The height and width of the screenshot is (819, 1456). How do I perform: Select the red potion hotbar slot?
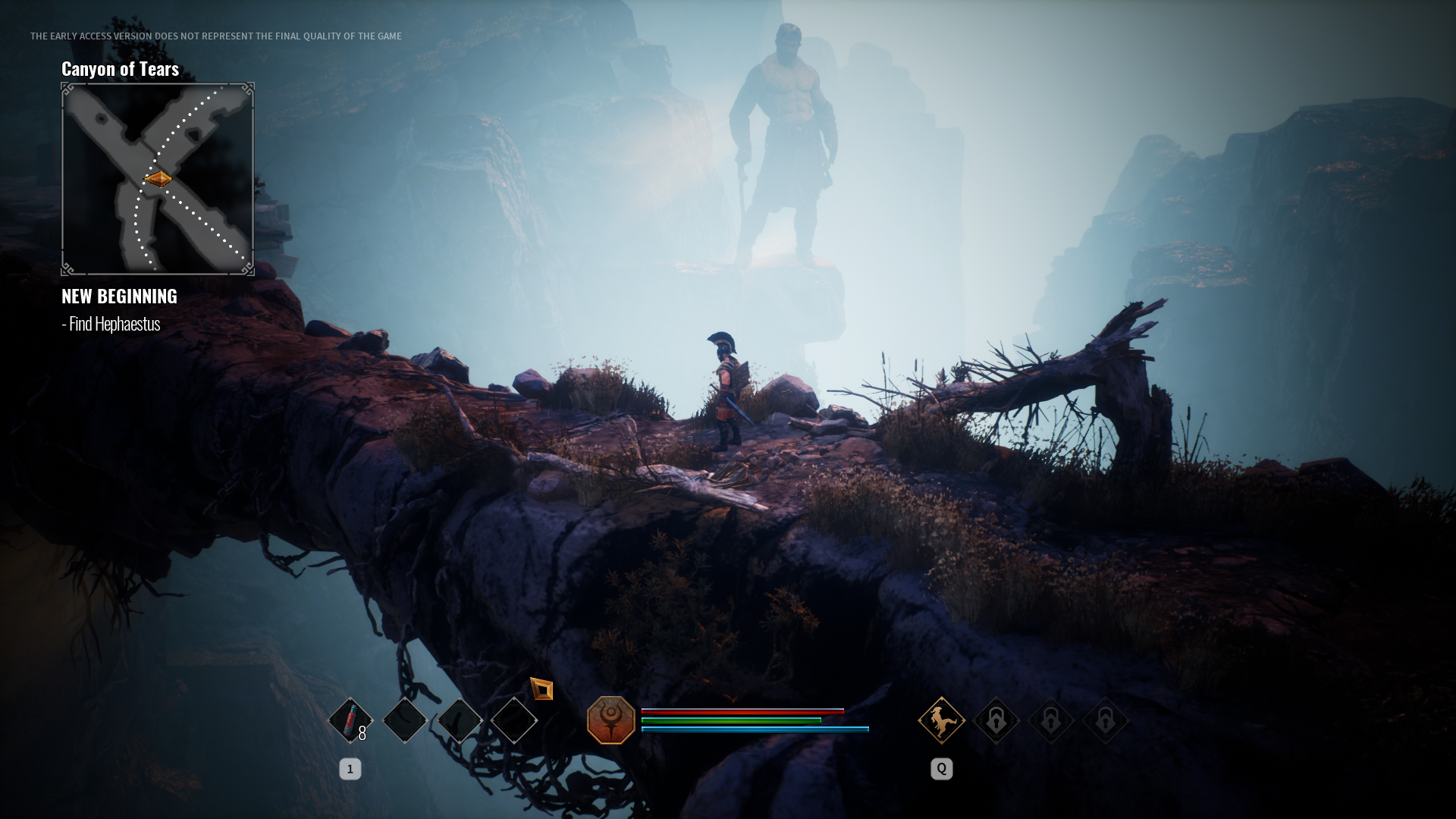point(350,720)
